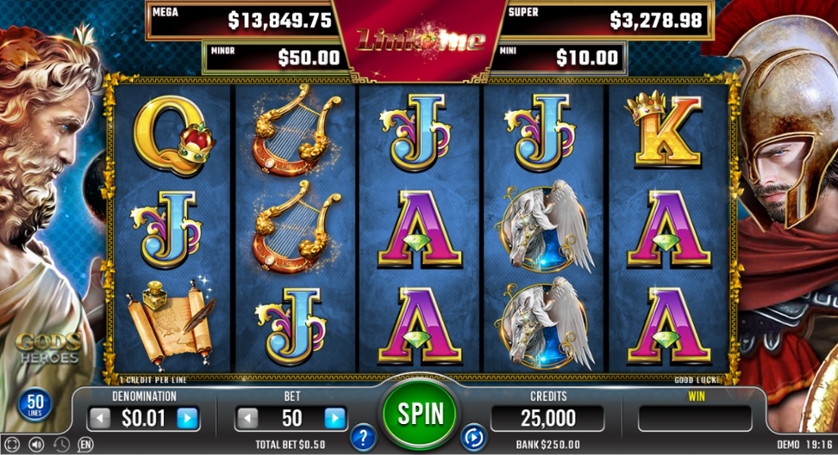
Task: Toggle the sound speaker icon
Action: click(37, 444)
